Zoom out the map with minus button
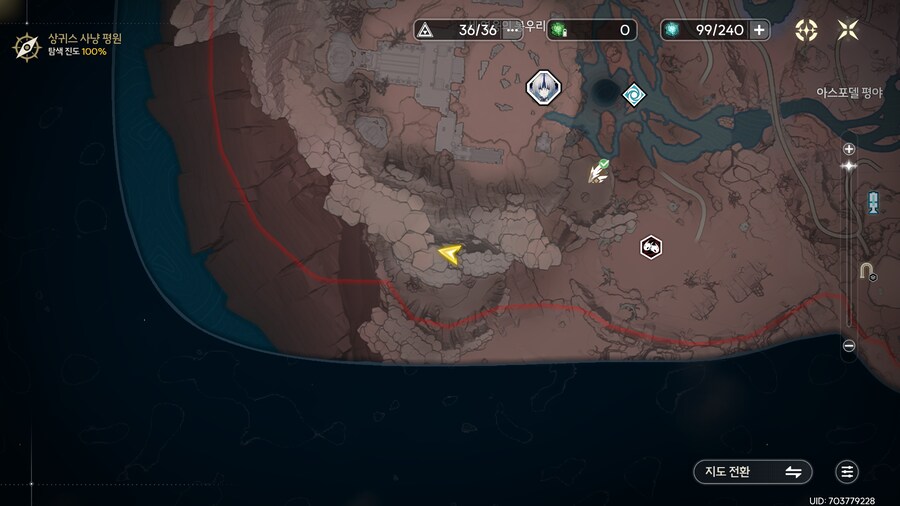Screen dimensions: 900x506 (x=849, y=346)
